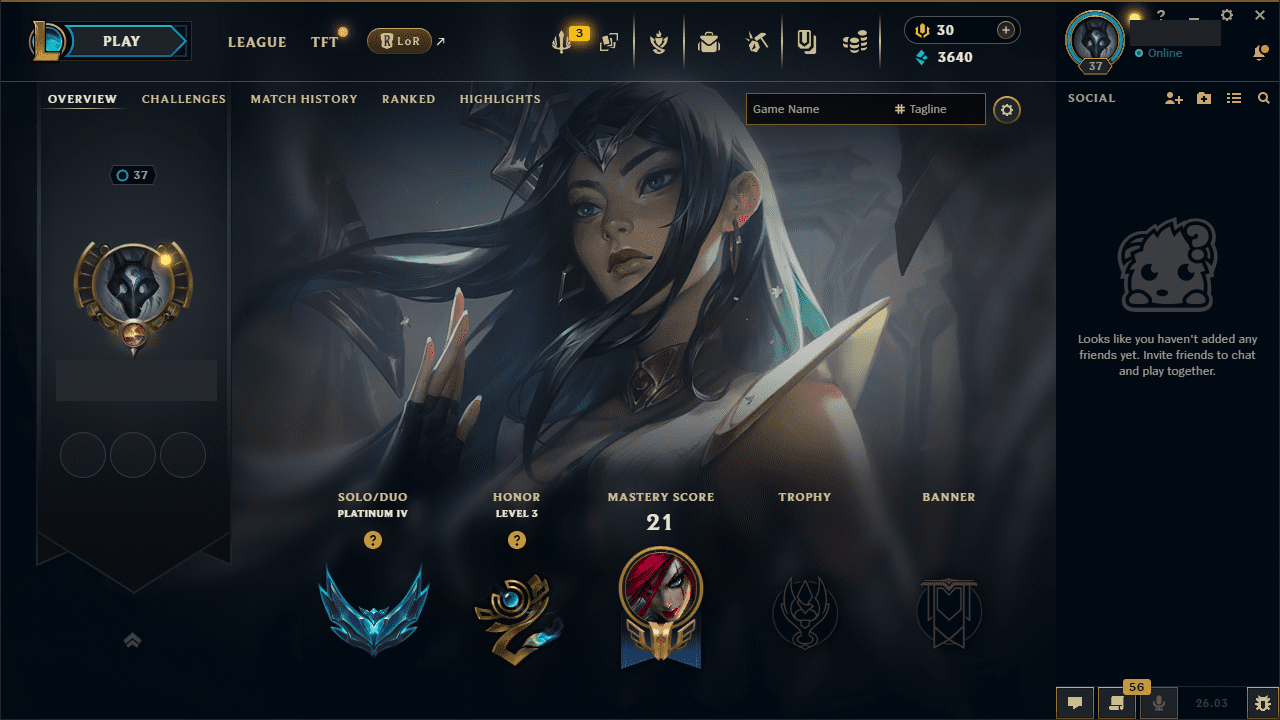
Task: Click the U-shaped esports navbar icon
Action: point(806,41)
